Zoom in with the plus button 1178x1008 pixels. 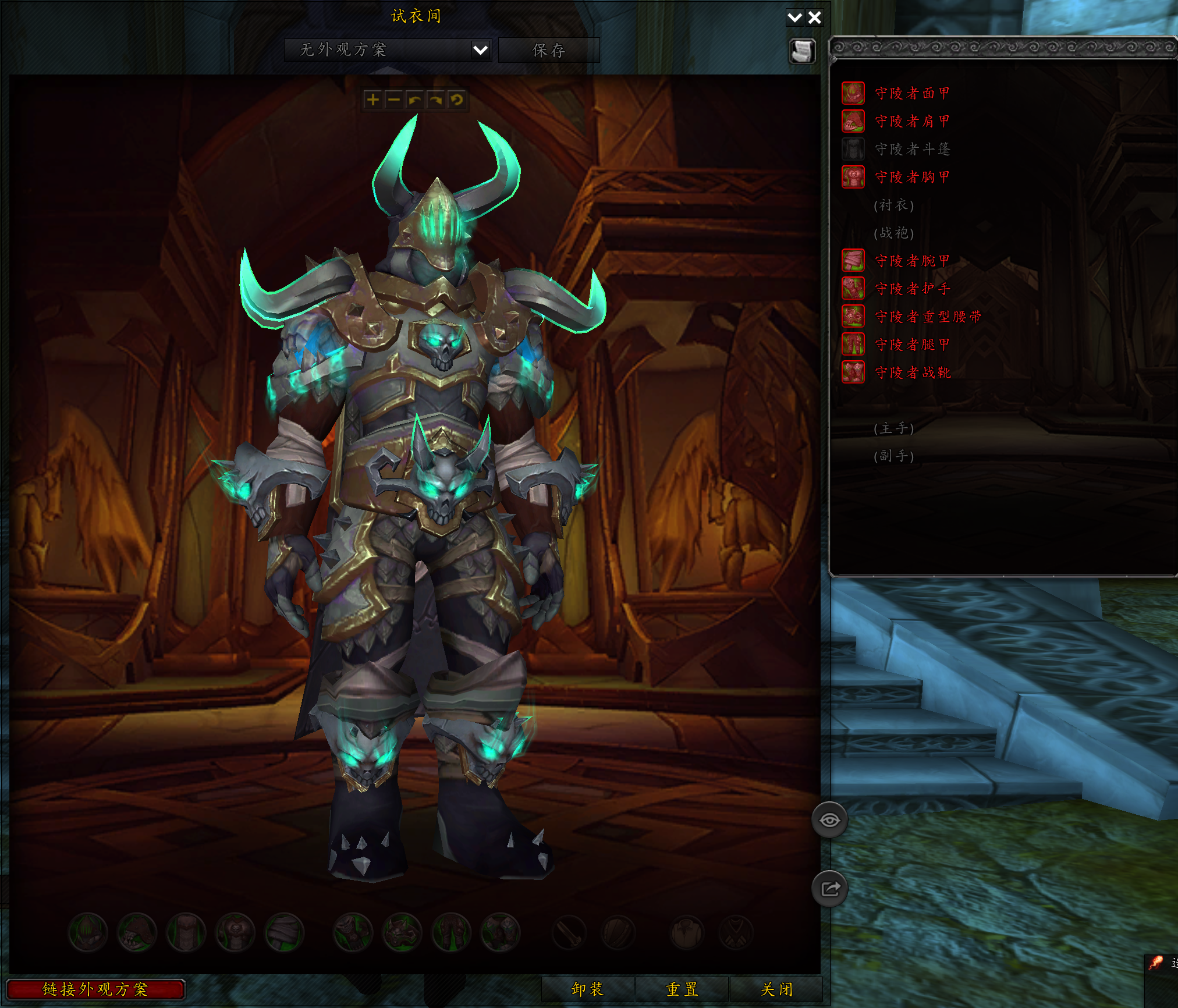pos(374,100)
